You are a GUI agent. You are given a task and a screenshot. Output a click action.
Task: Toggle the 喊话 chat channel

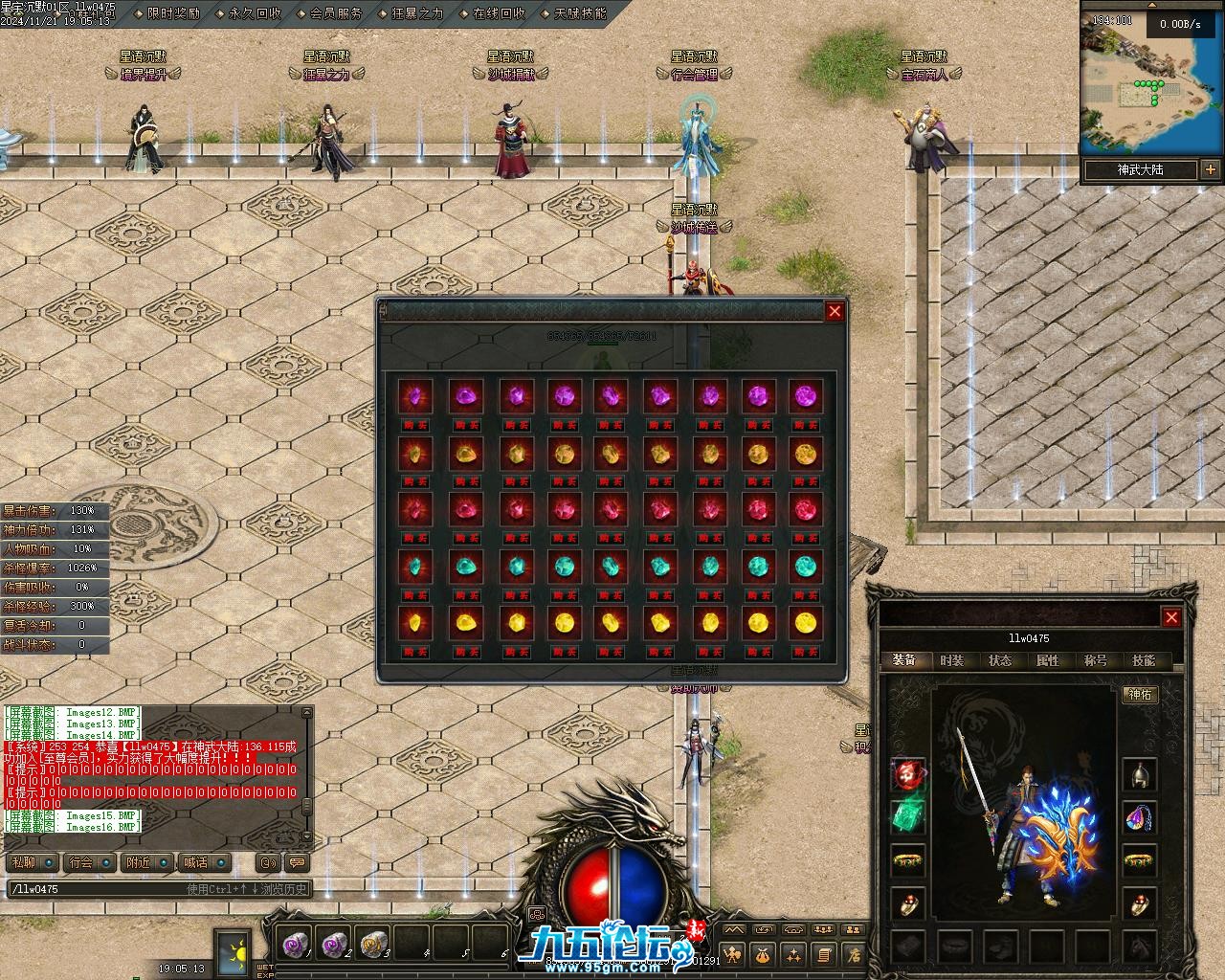[x=196, y=862]
